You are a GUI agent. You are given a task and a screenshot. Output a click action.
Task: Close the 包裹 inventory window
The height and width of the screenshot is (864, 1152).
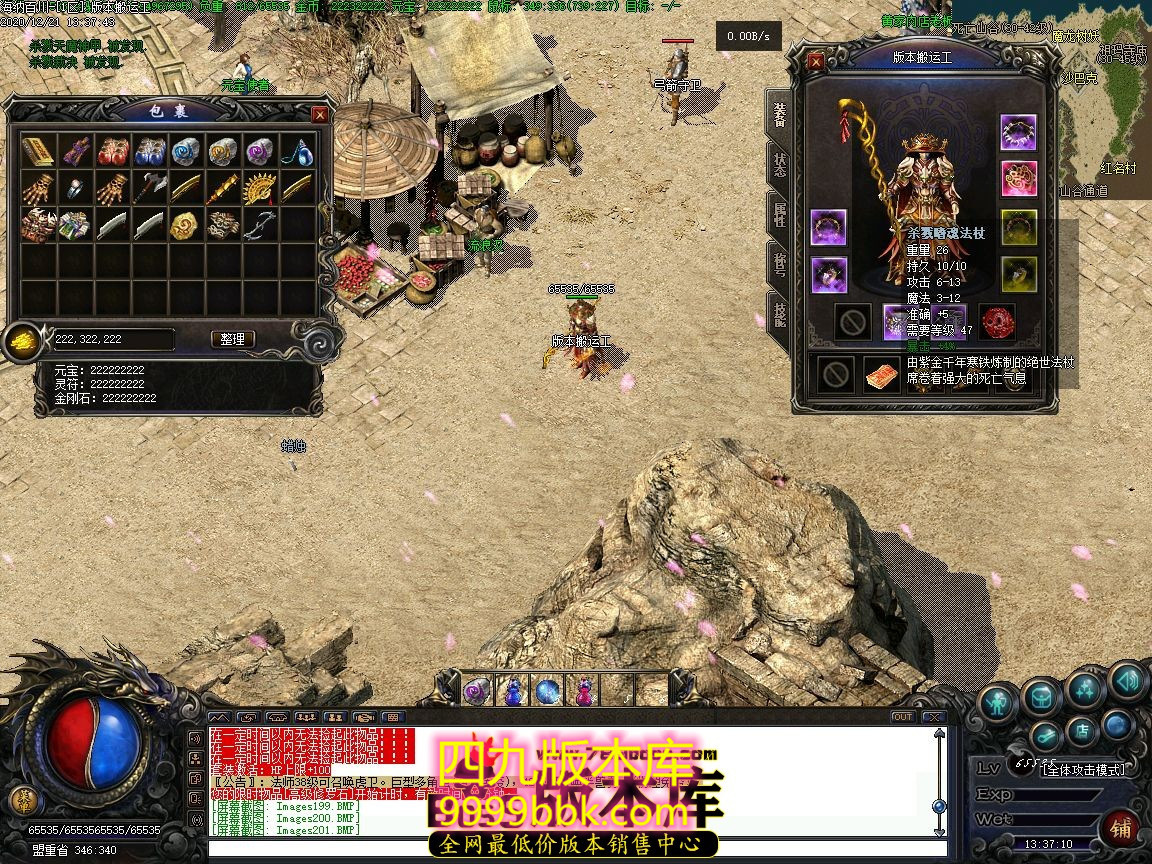(320, 115)
